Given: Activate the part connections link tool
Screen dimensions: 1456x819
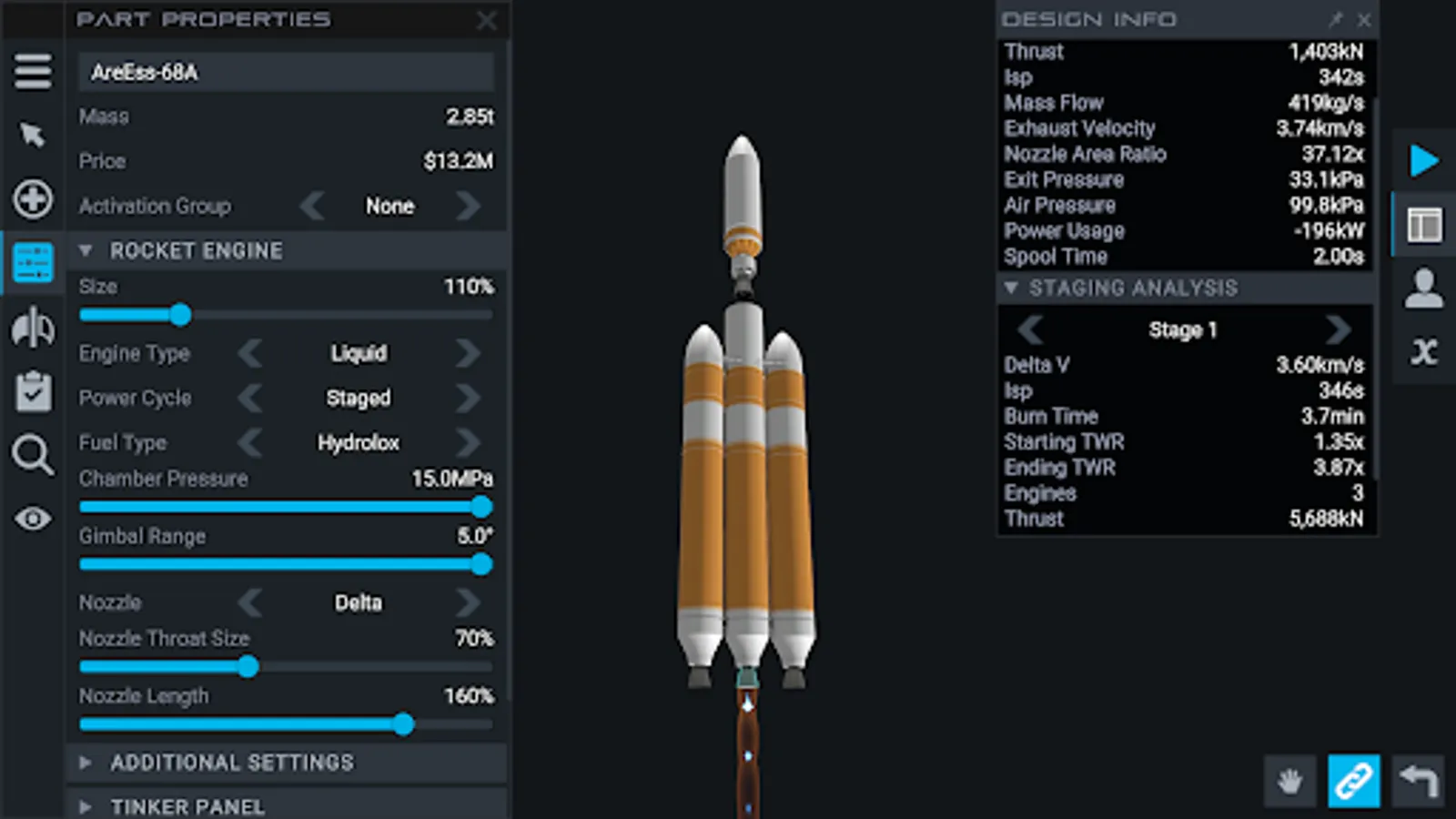Looking at the screenshot, I should pyautogui.click(x=1353, y=781).
